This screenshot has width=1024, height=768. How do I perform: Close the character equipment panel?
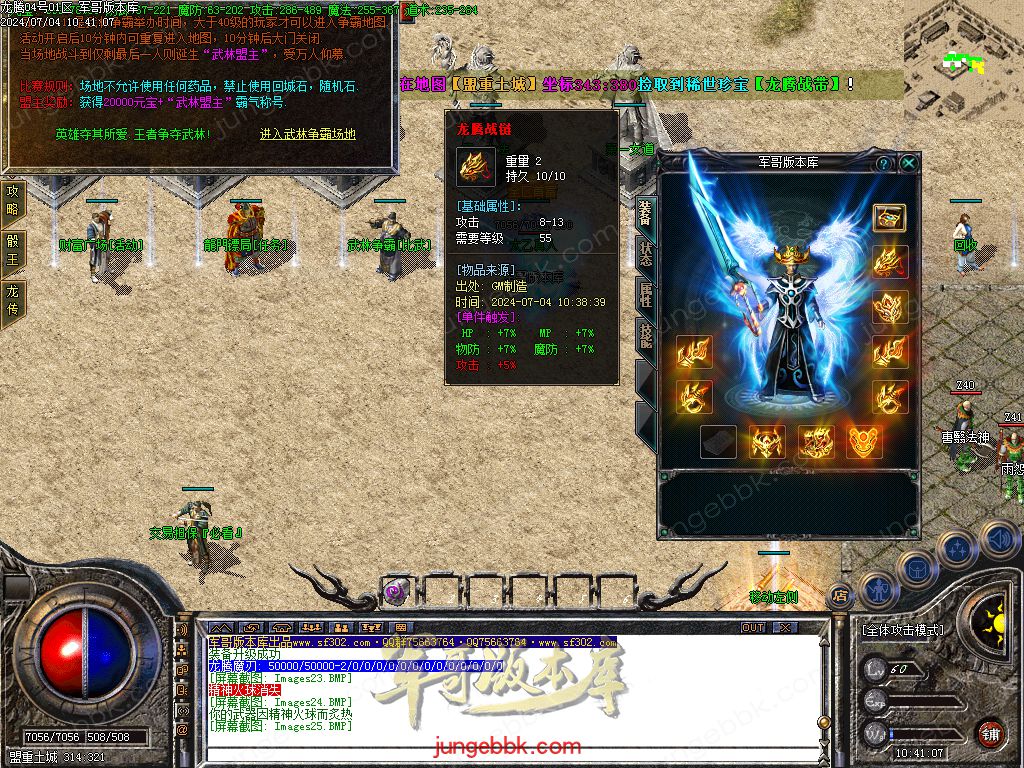(908, 162)
